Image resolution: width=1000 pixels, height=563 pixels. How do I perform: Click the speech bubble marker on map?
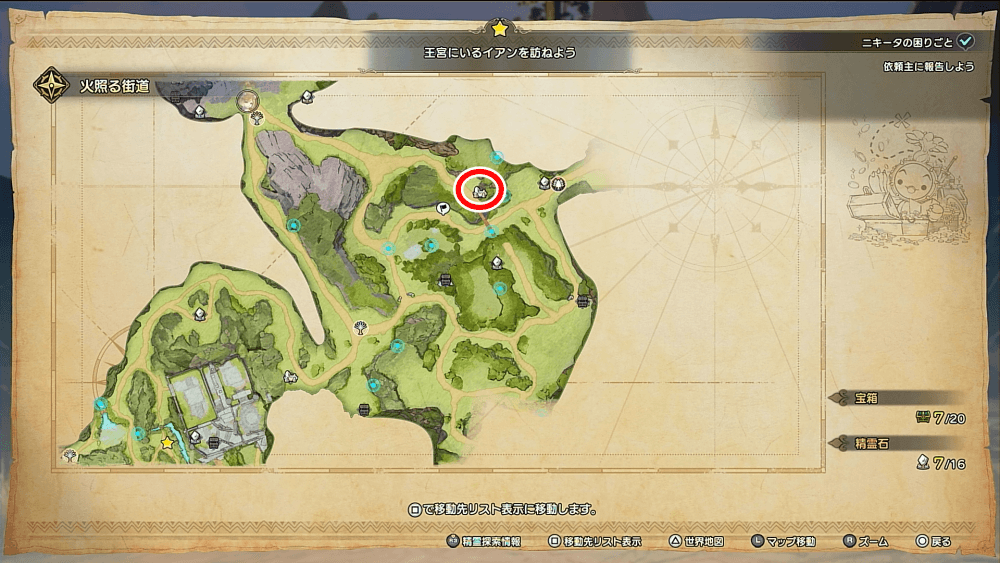point(443,207)
